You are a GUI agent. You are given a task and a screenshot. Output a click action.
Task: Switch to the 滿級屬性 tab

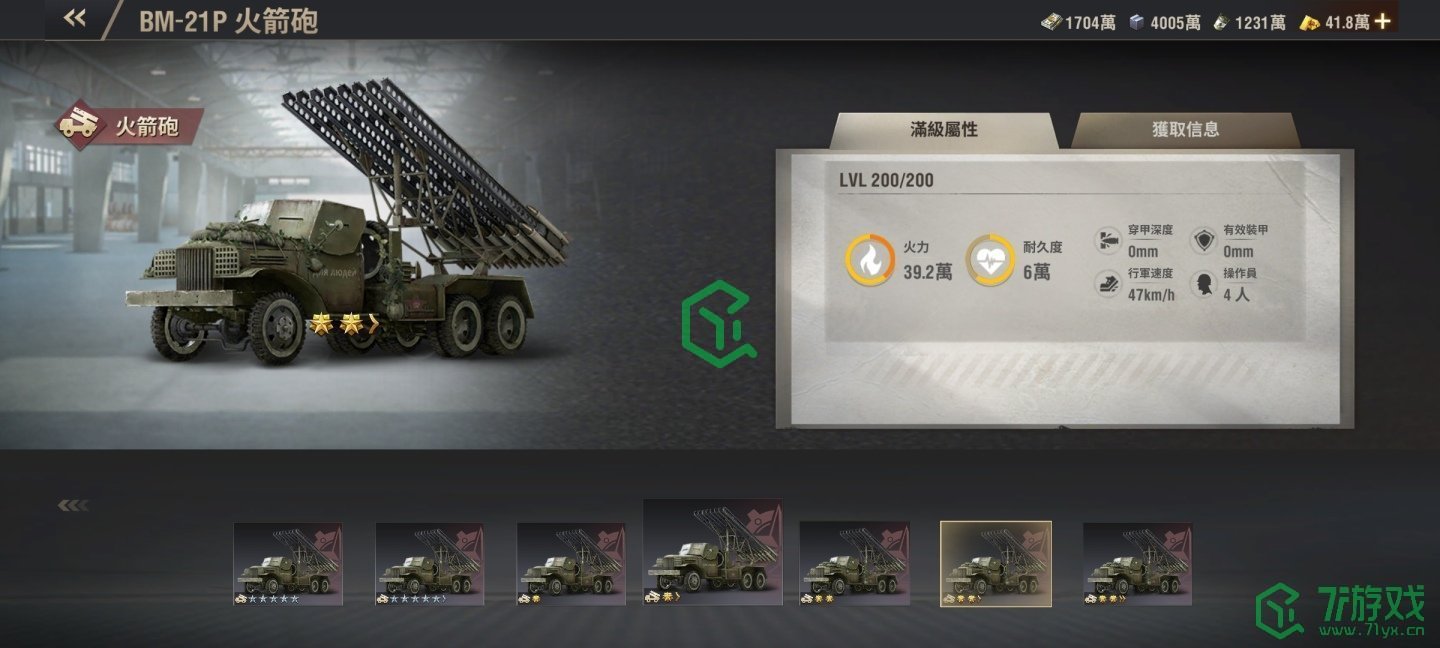click(x=943, y=130)
